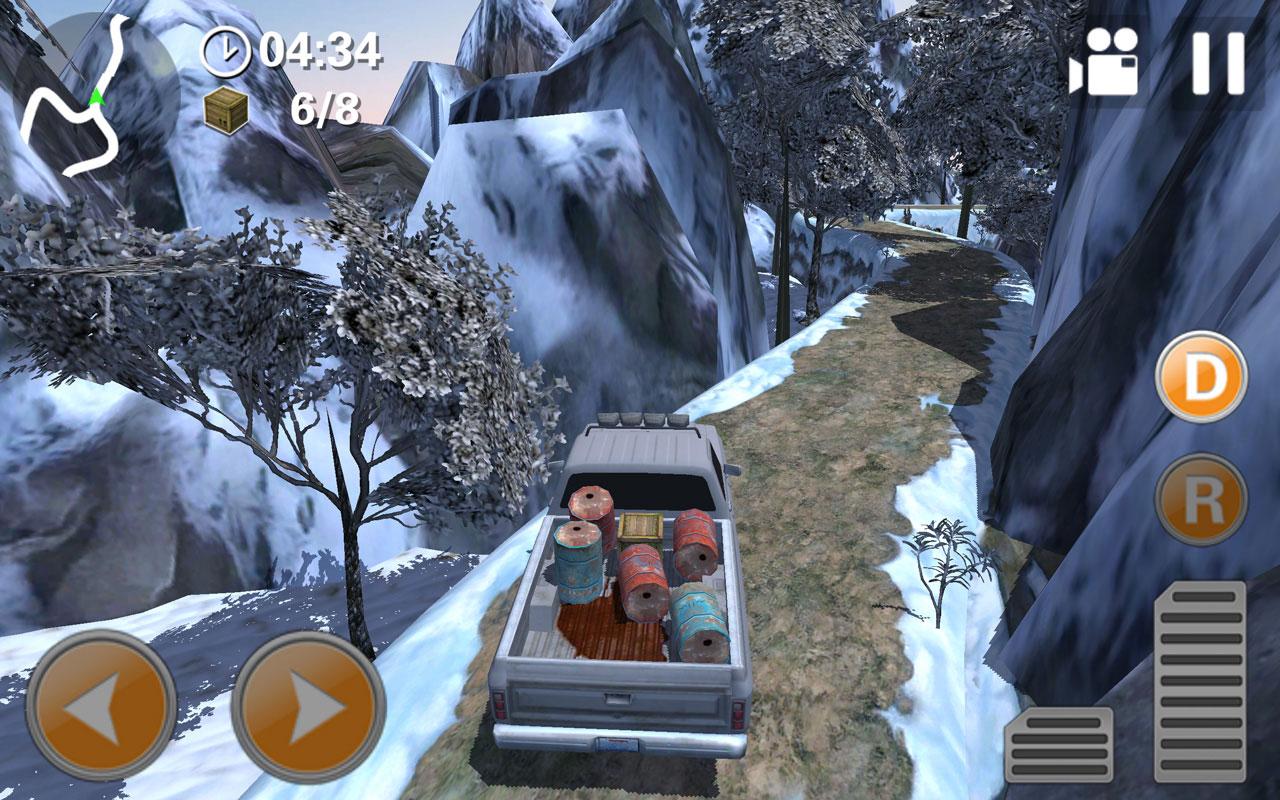Click the crate icon beside the 6/8 counter

click(226, 110)
